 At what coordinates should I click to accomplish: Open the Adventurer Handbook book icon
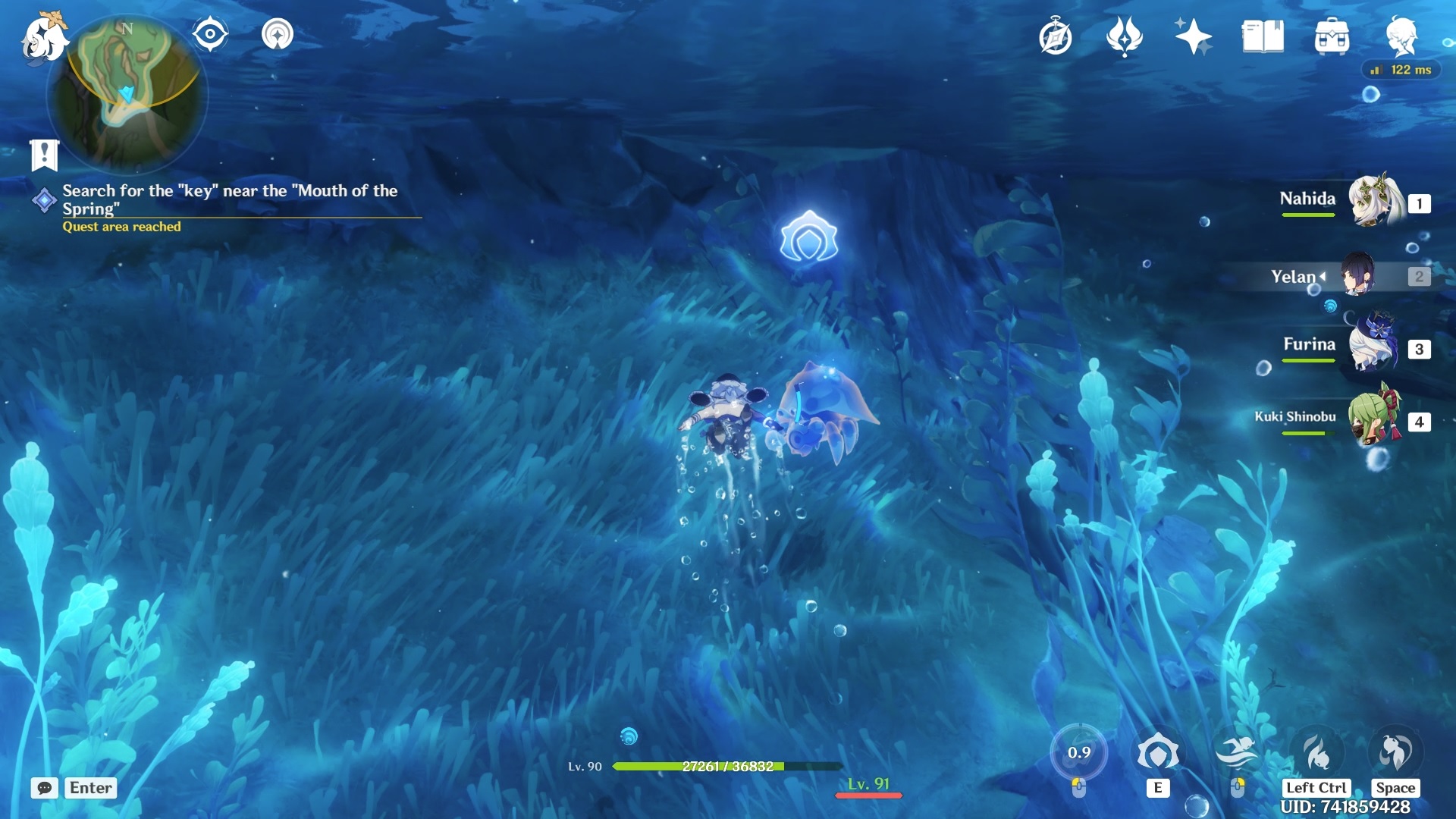(x=1263, y=36)
